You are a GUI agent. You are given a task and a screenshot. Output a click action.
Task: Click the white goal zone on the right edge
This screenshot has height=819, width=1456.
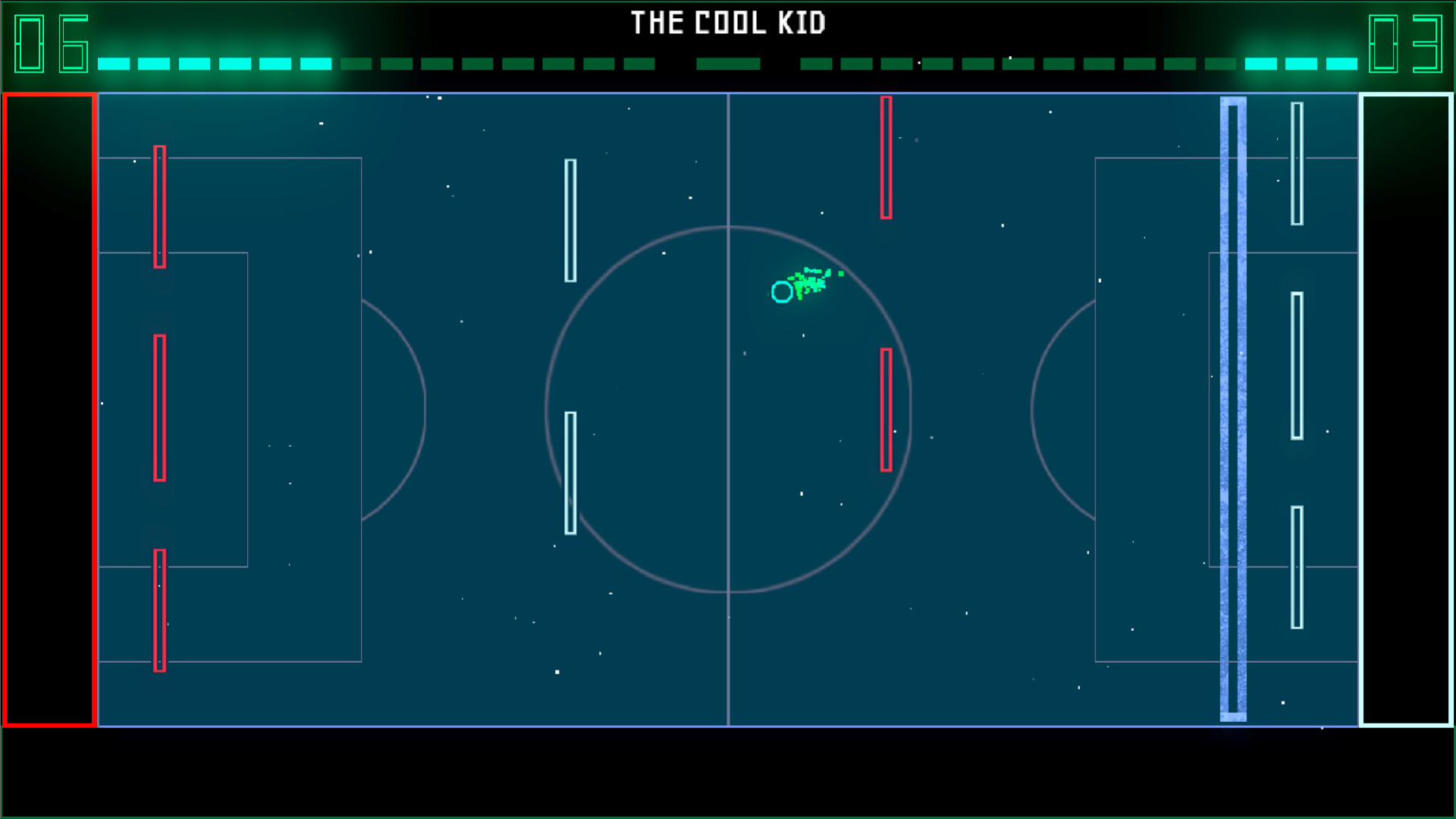click(1407, 409)
